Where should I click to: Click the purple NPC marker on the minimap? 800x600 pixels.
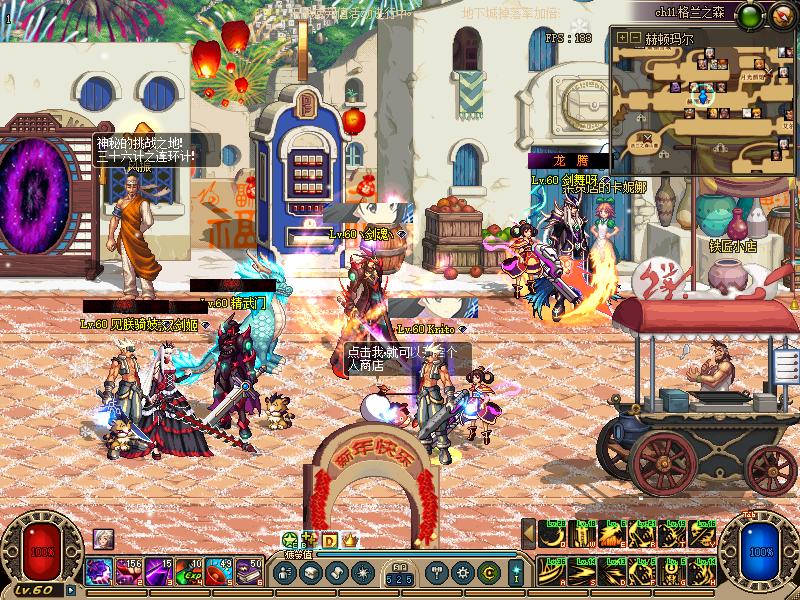(x=675, y=87)
